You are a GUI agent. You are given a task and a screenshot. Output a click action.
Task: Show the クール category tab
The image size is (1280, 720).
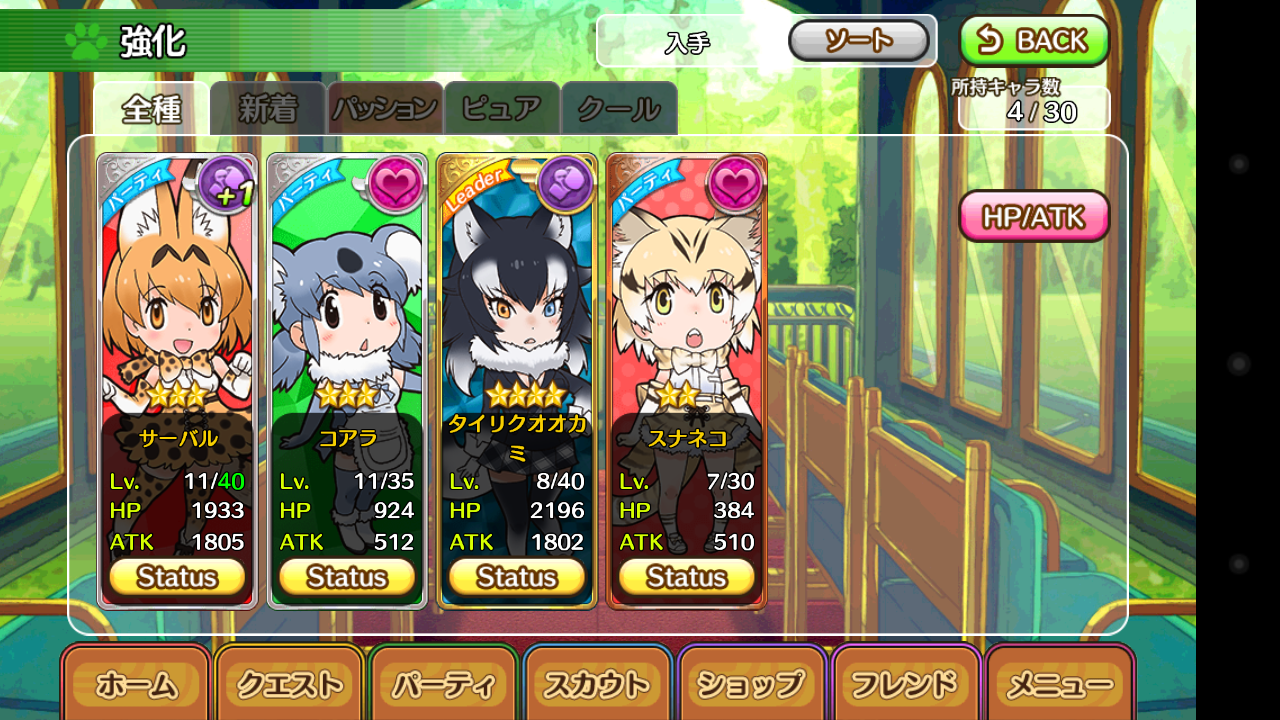click(619, 109)
